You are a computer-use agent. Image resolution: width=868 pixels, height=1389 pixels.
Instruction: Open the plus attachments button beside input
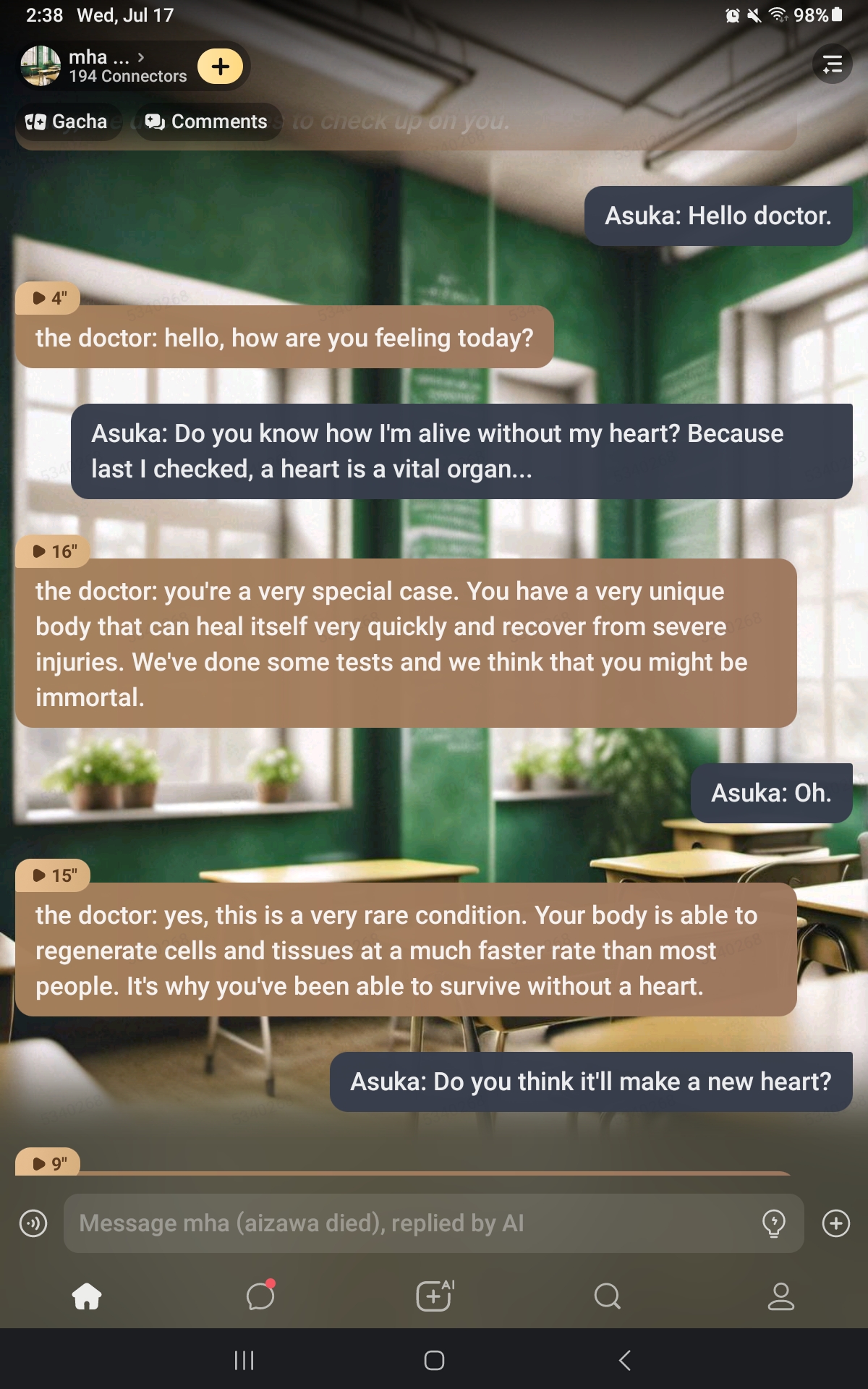click(836, 1223)
